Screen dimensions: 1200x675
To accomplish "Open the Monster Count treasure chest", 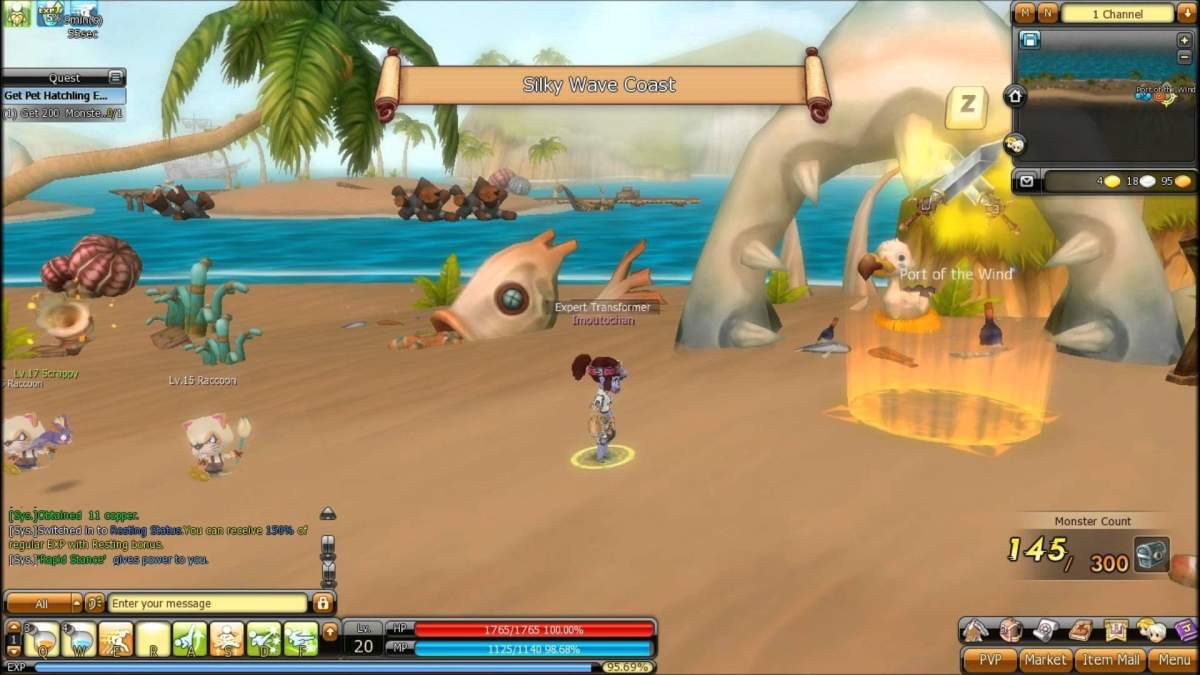I will (1151, 553).
